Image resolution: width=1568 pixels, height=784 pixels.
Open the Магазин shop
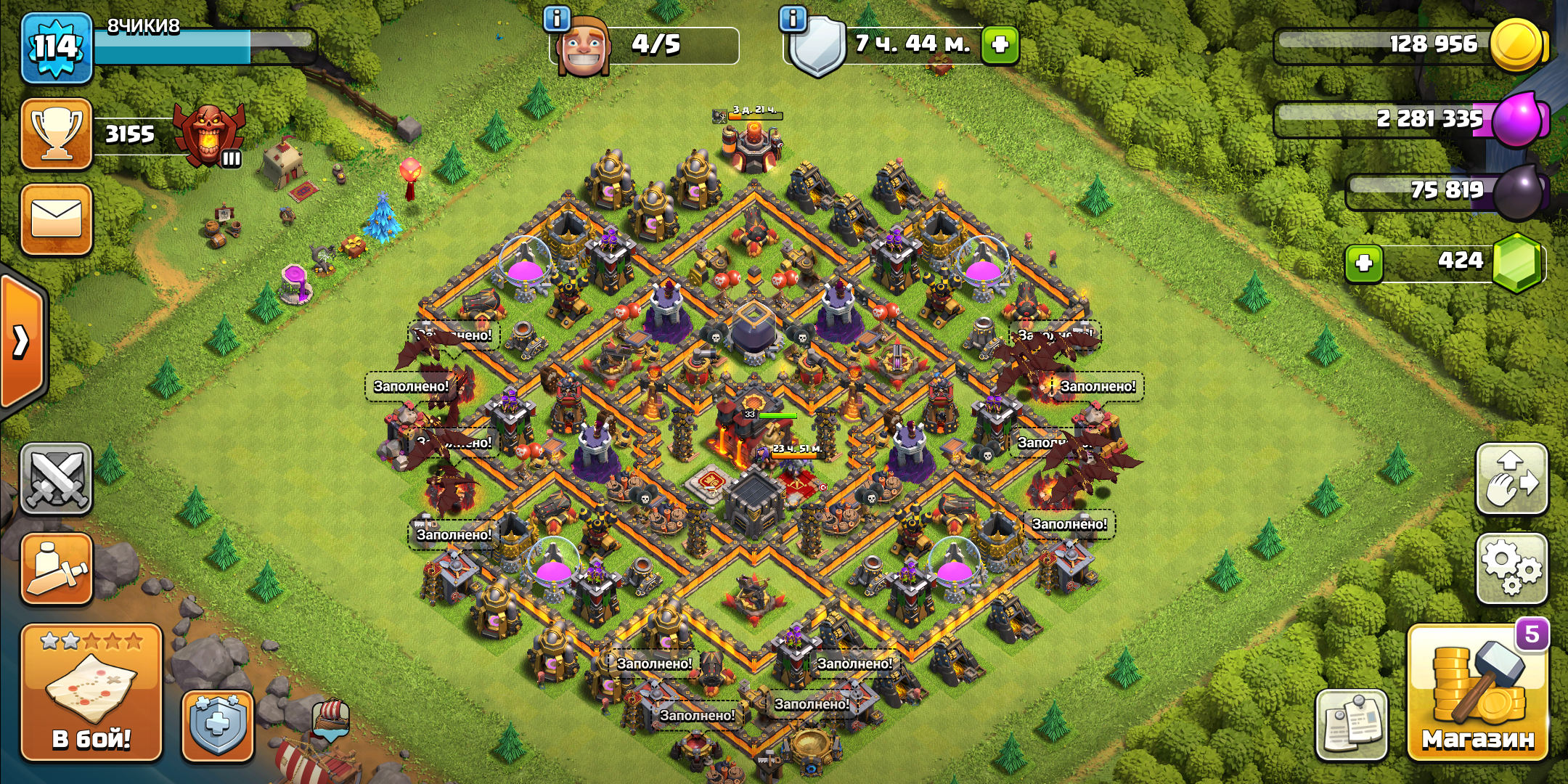(x=1477, y=693)
